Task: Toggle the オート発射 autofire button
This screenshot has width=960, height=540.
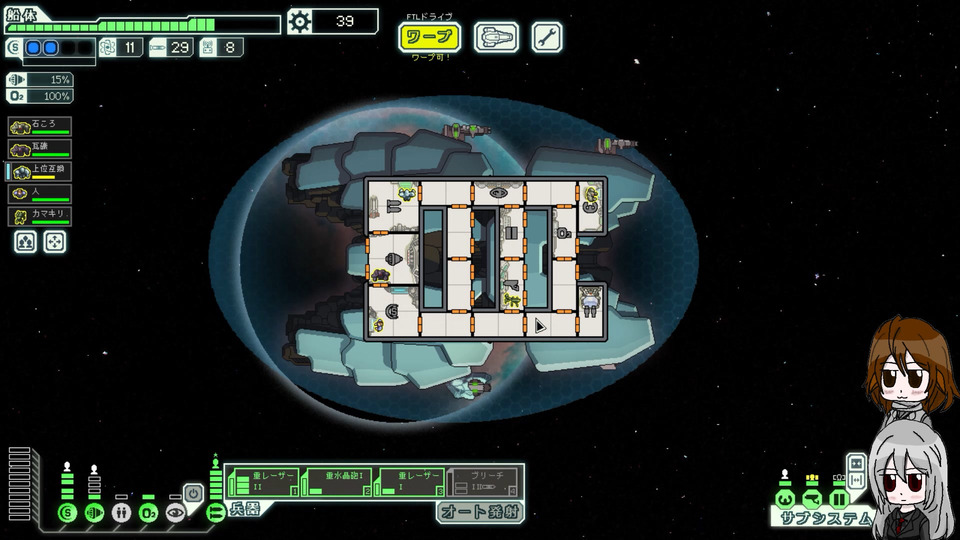Action: coord(479,512)
